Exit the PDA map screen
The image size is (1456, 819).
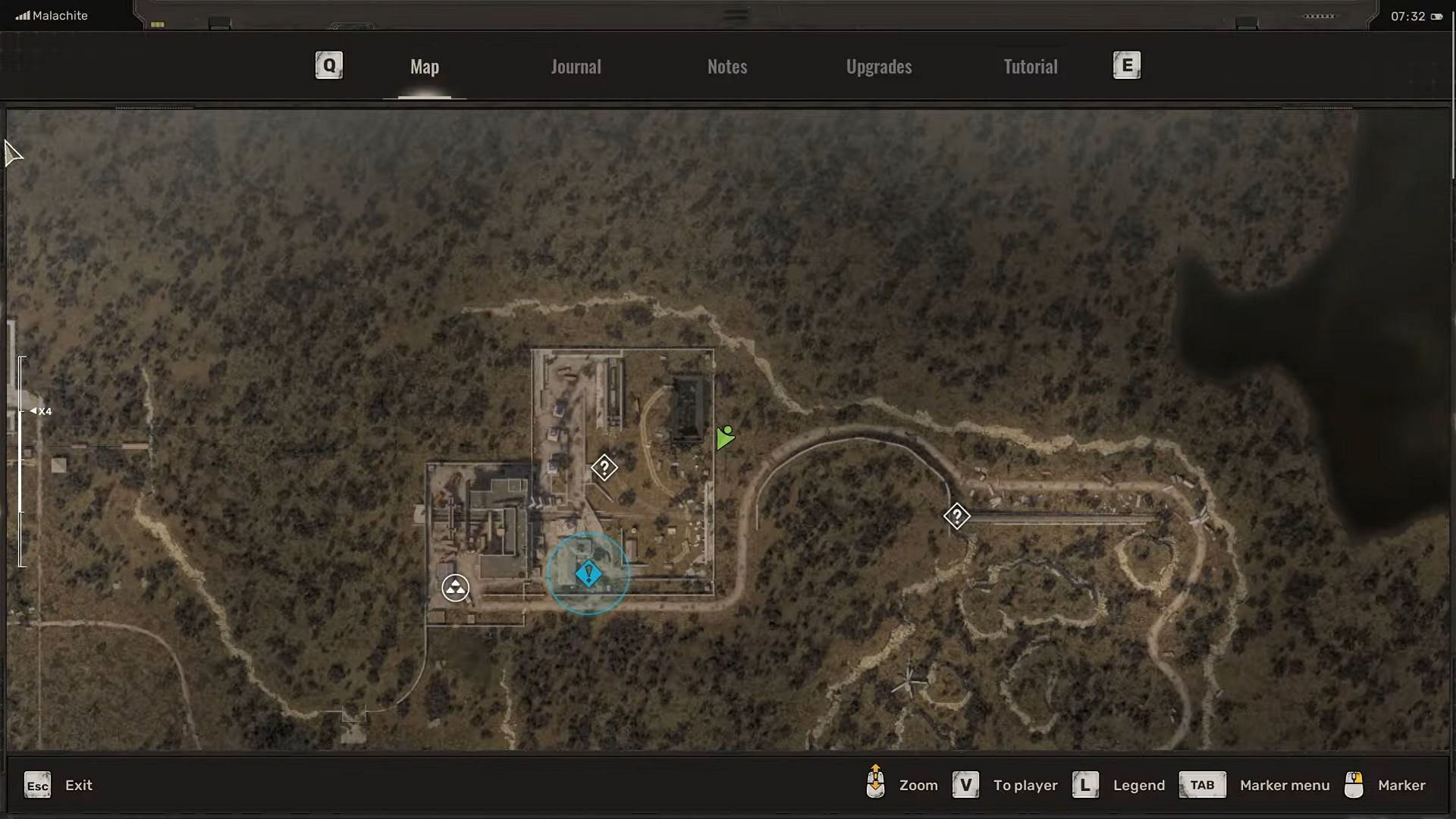(38, 785)
